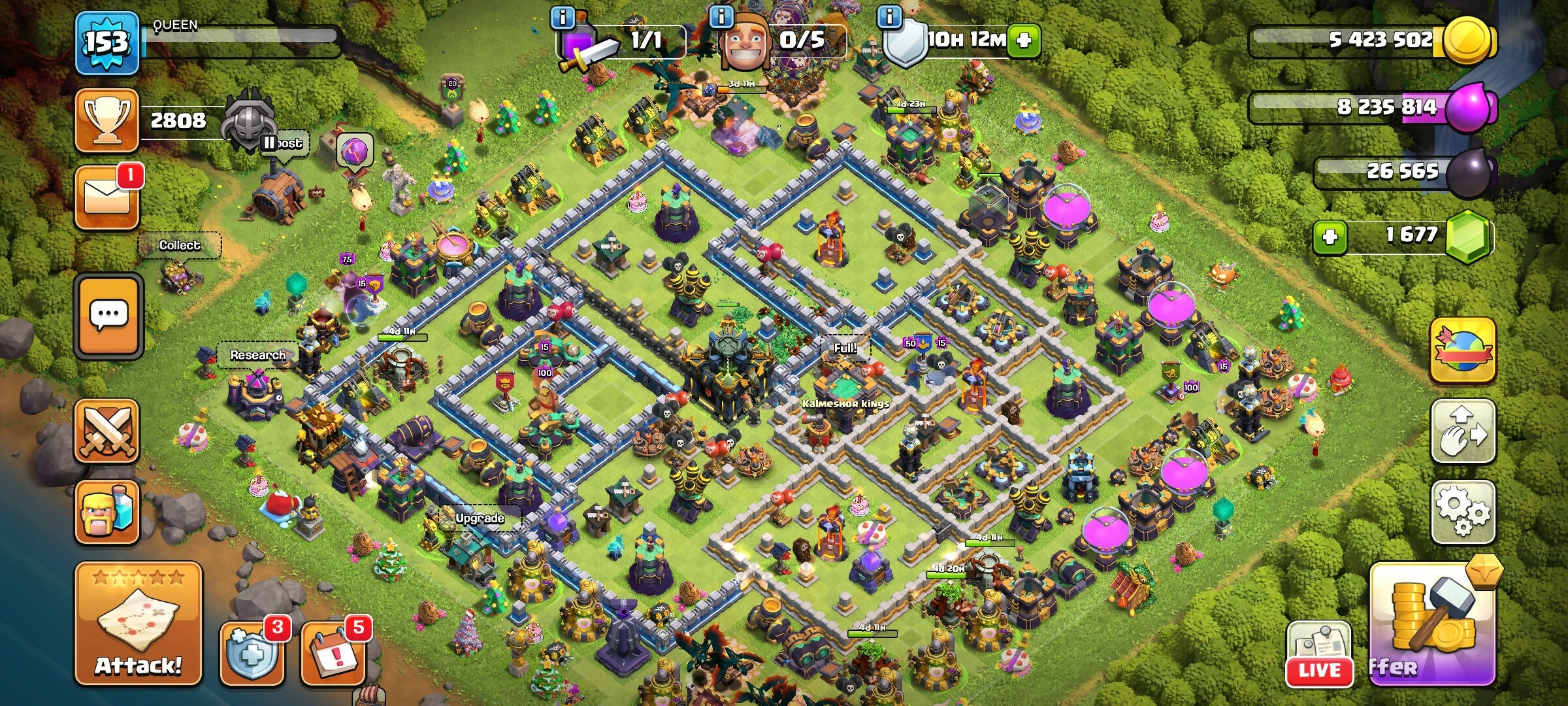Open the mail inbox envelope

click(x=107, y=197)
